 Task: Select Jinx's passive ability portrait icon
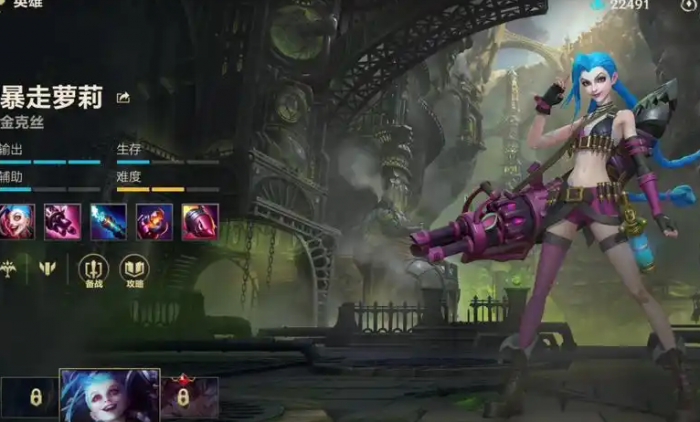17,221
